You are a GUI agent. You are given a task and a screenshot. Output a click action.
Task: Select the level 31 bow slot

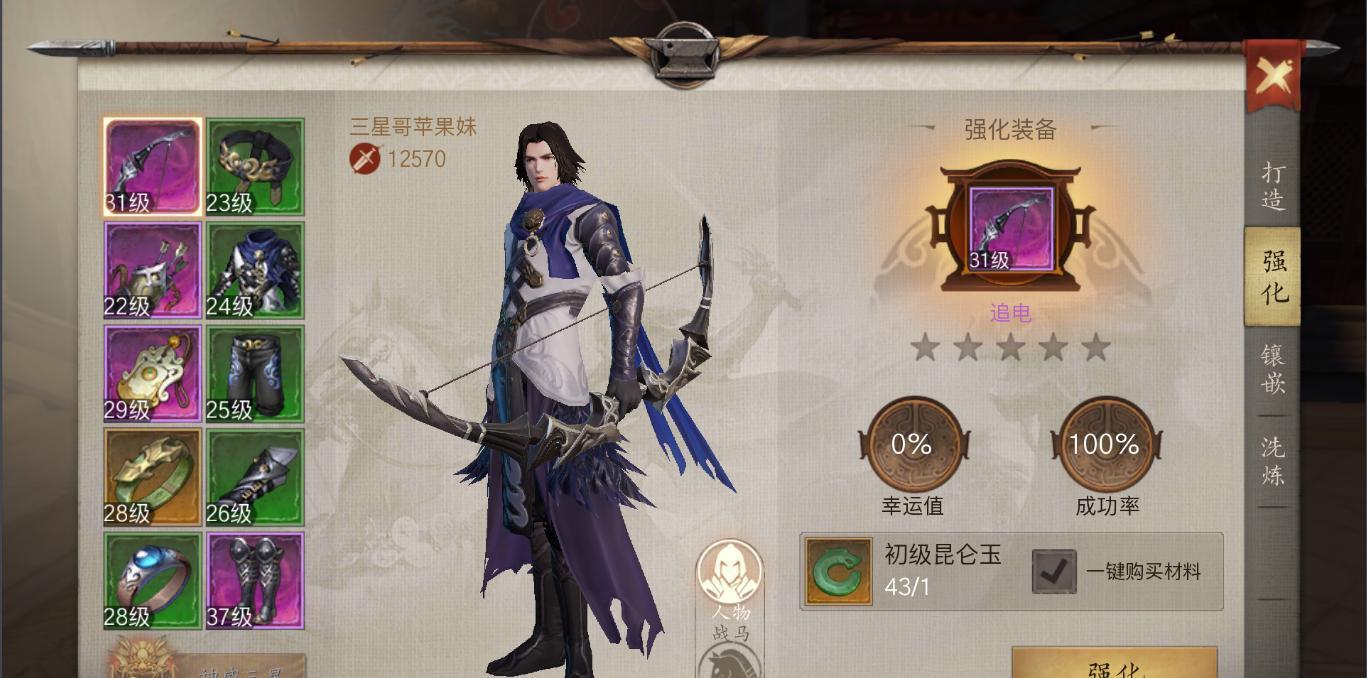click(153, 167)
